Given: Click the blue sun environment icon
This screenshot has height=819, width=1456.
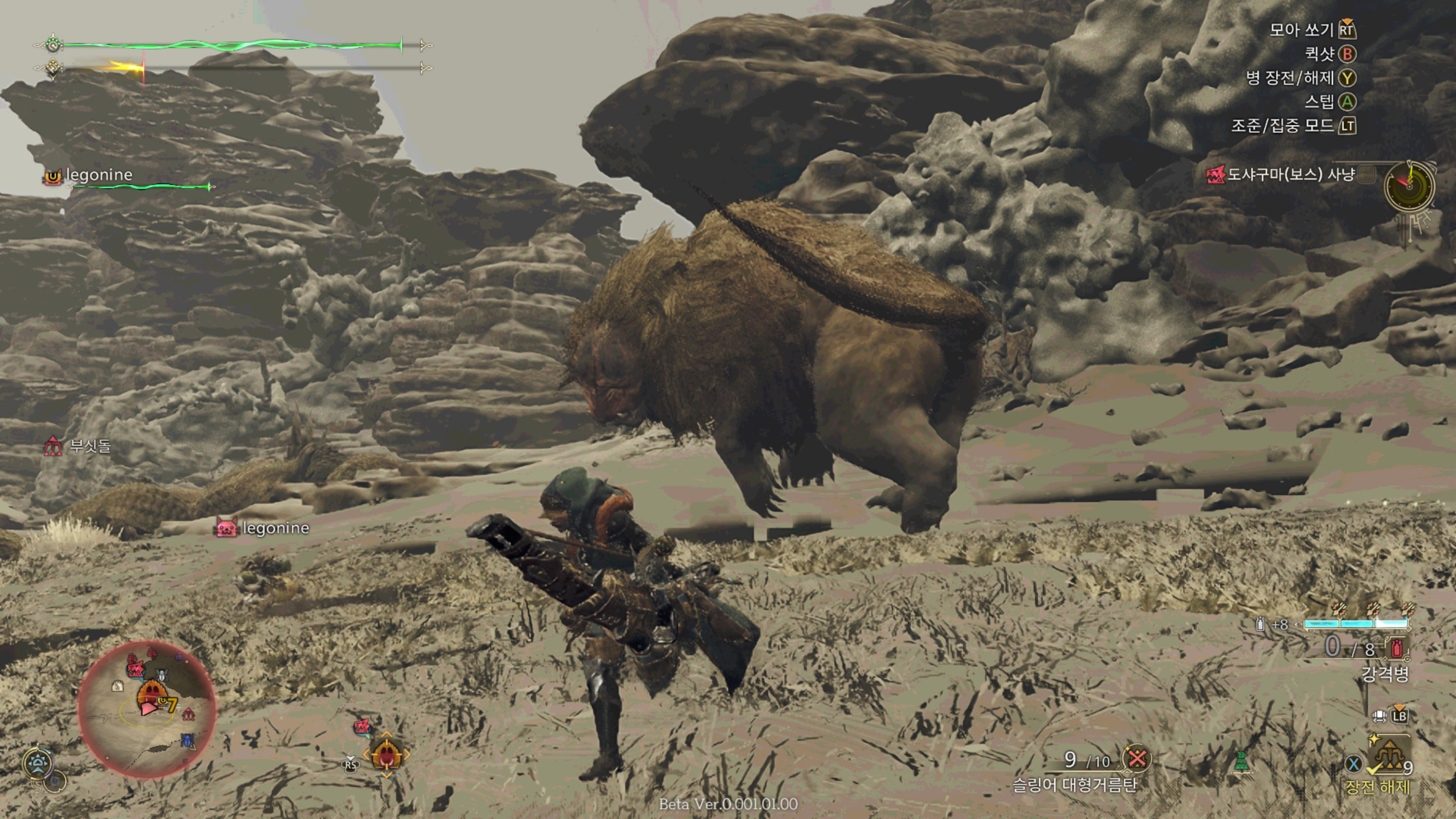Looking at the screenshot, I should tap(38, 763).
